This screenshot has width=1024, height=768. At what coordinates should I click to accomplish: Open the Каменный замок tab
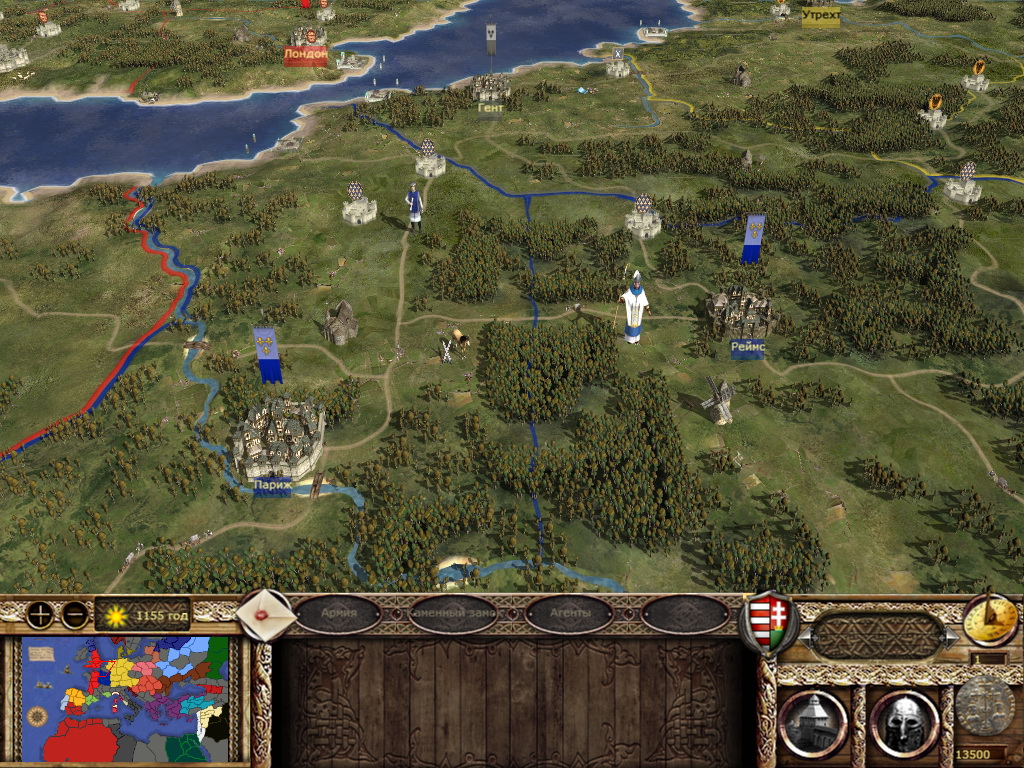point(454,614)
